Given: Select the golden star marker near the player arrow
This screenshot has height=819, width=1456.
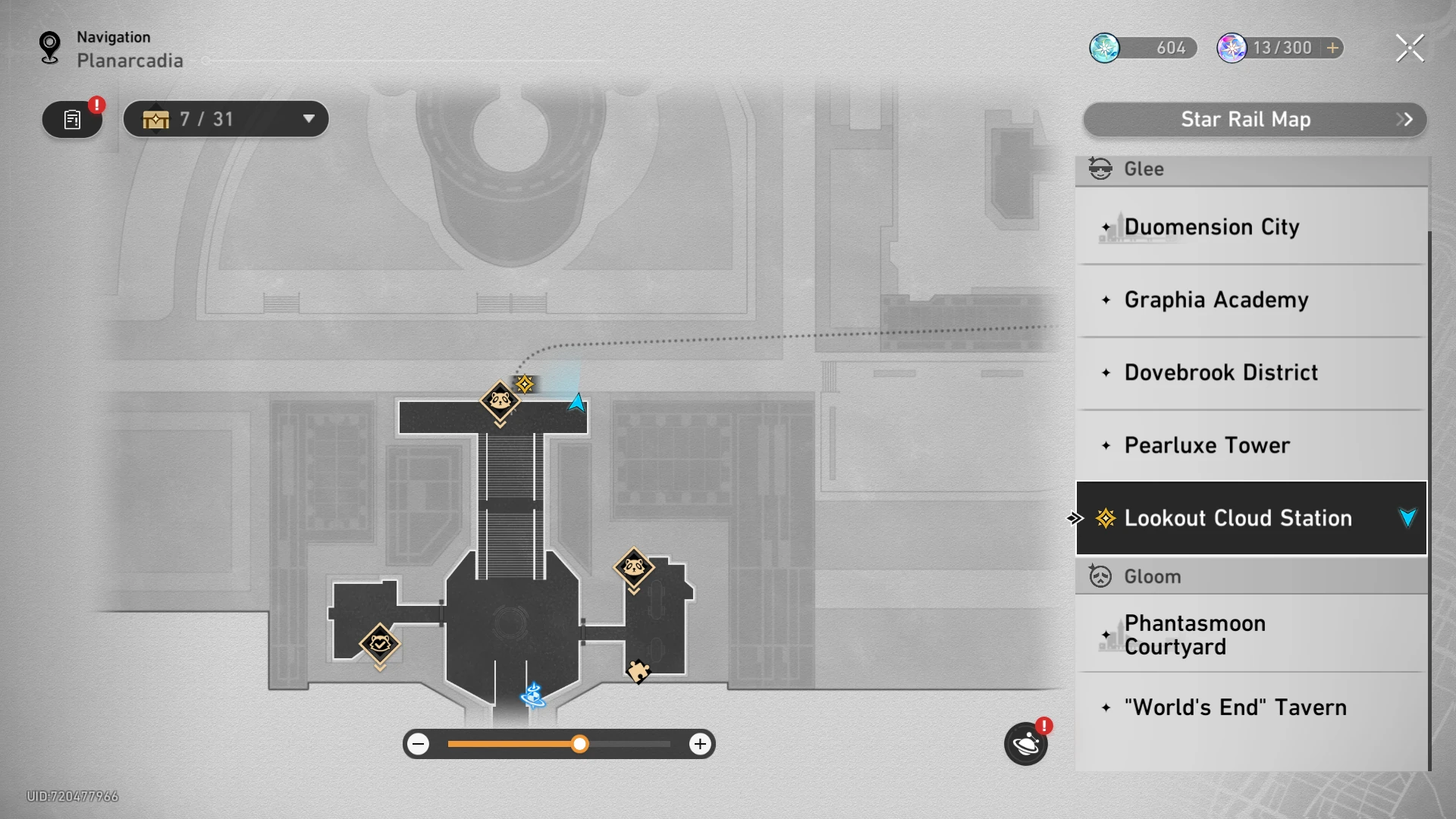Looking at the screenshot, I should [x=524, y=384].
